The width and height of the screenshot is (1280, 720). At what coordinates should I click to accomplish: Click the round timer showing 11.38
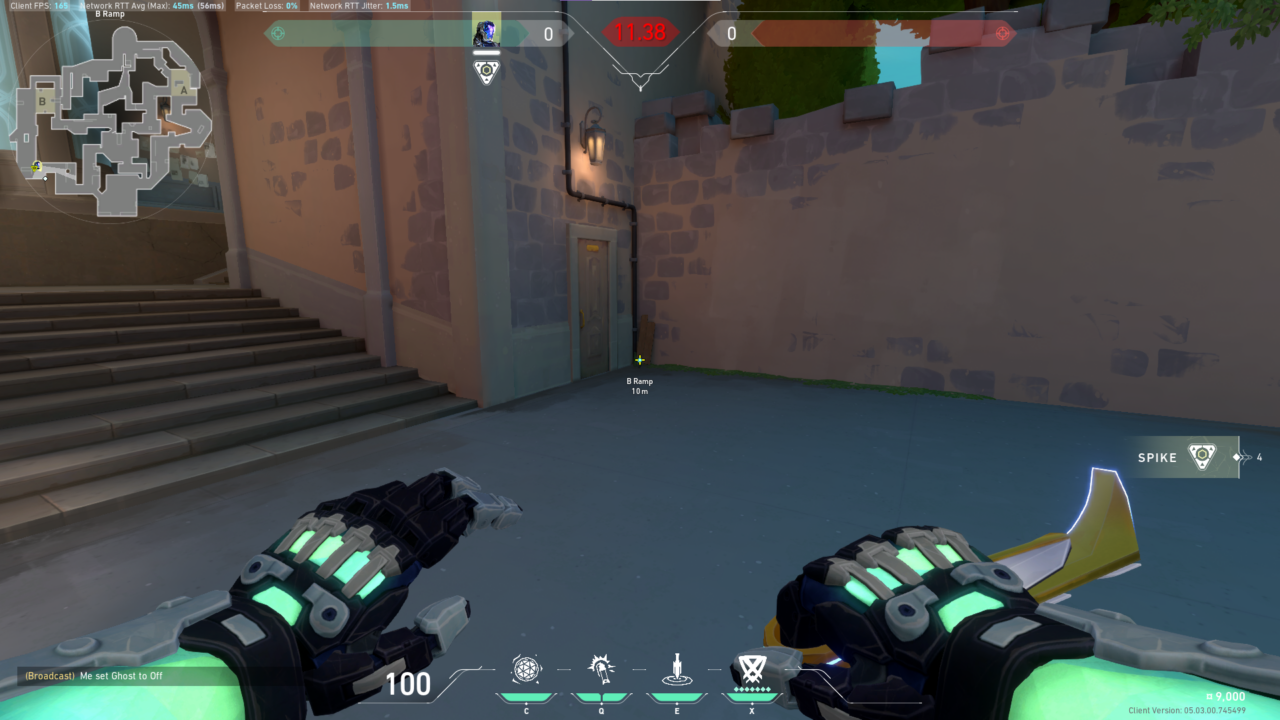pyautogui.click(x=640, y=31)
